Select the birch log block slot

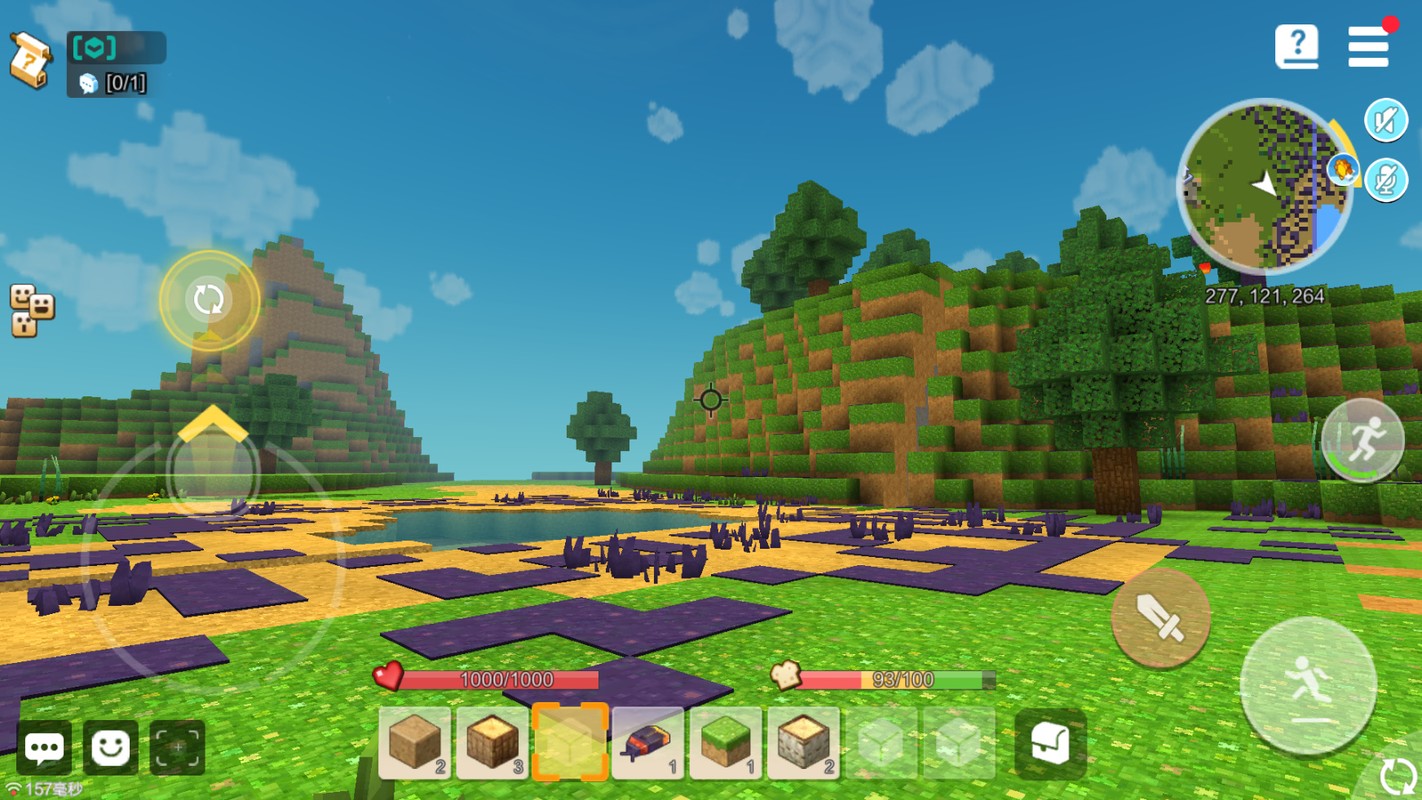pos(803,743)
